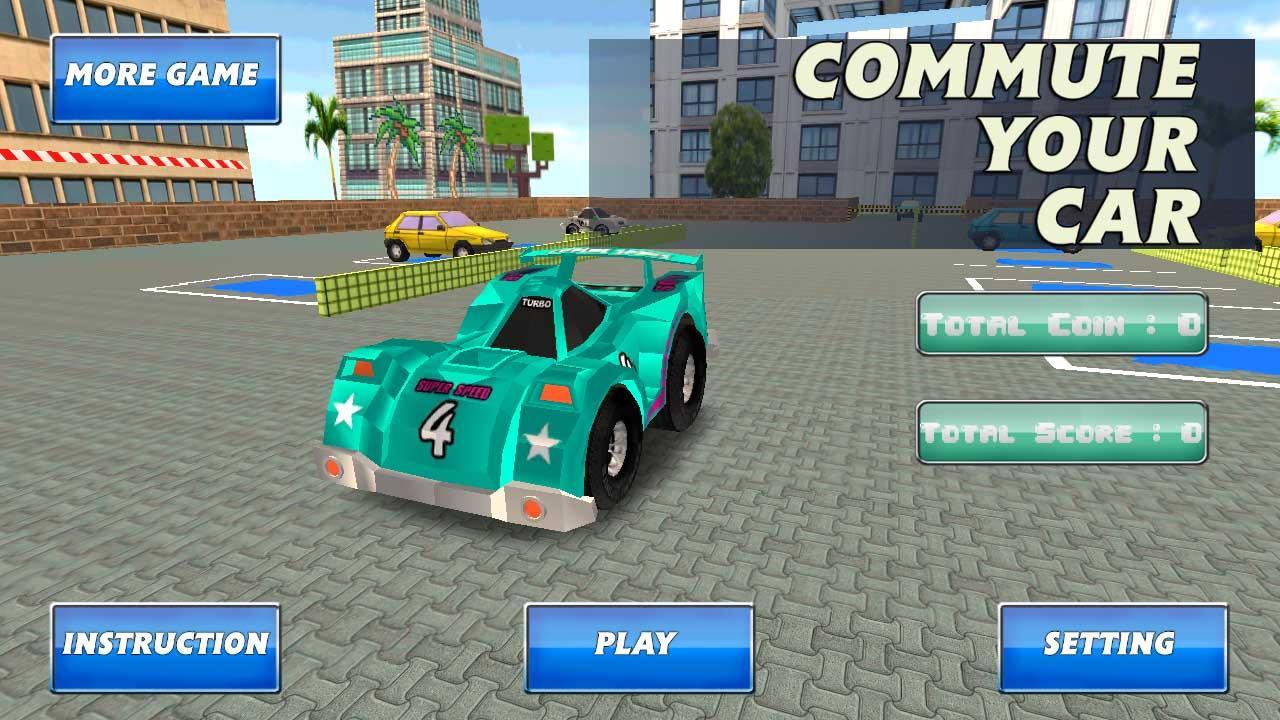This screenshot has height=720, width=1280.
Task: Open the INSTRUCTION screen
Action: click(x=163, y=645)
